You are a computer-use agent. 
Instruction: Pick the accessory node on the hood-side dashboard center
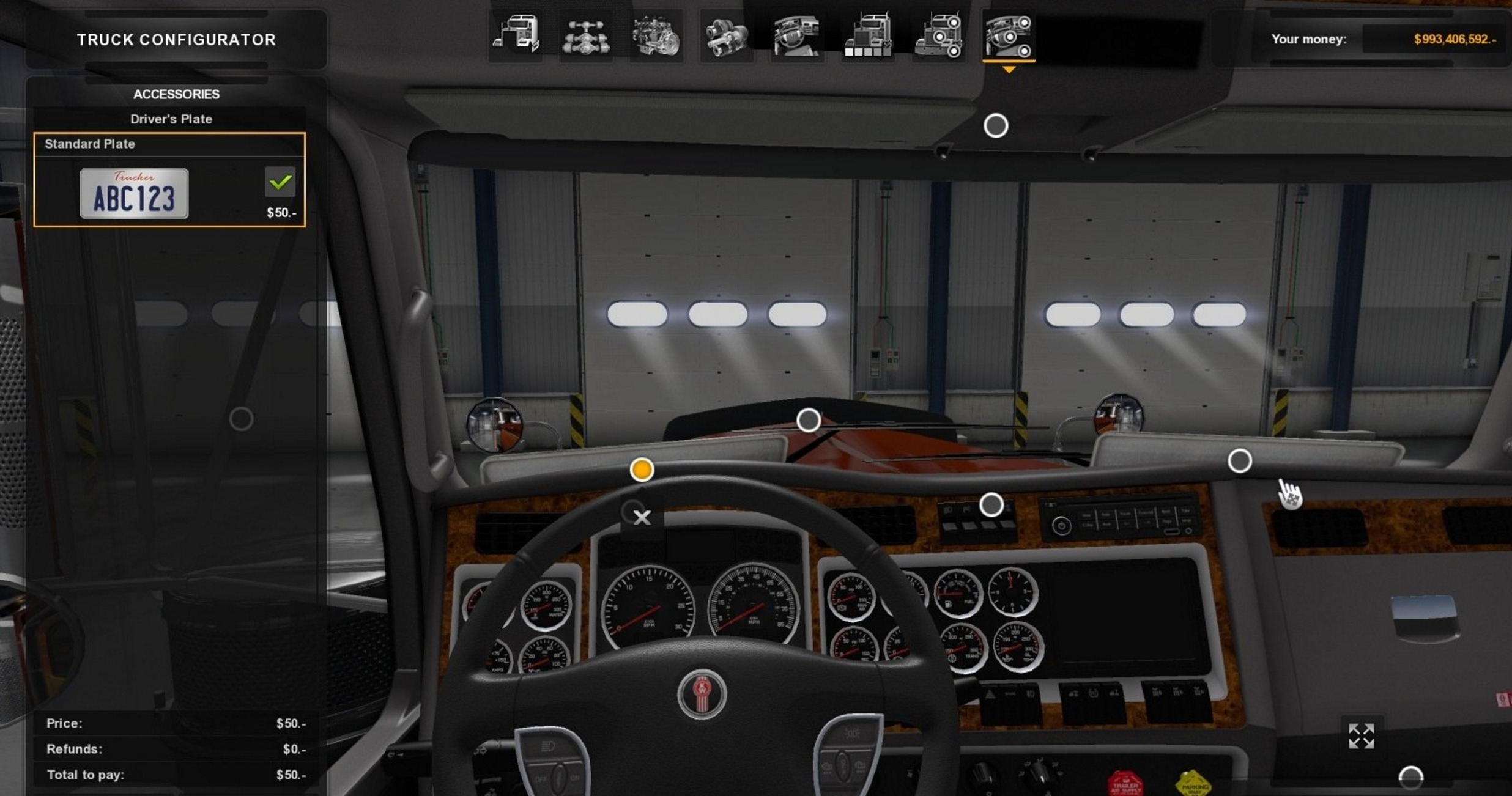tap(808, 420)
